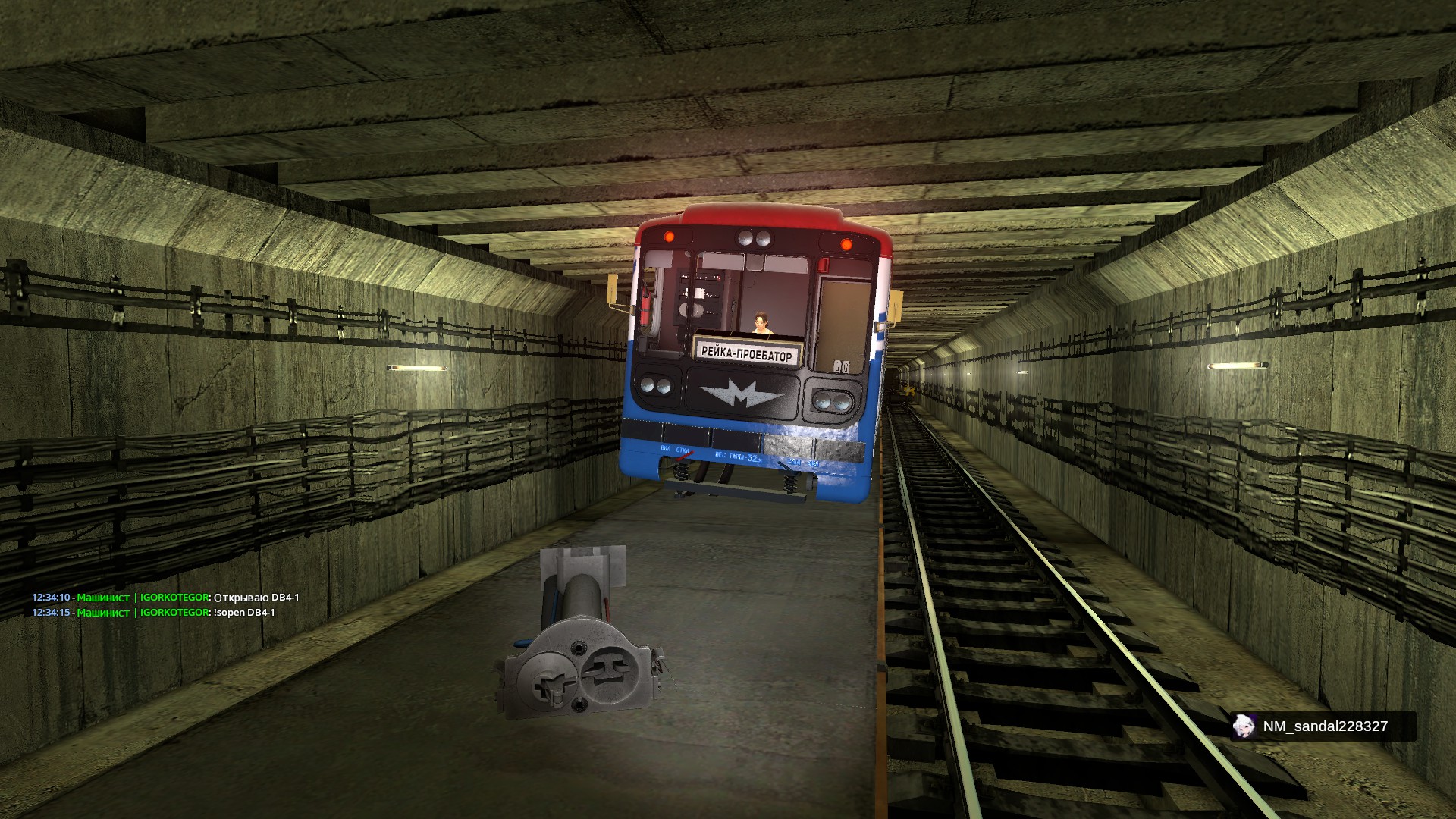
Task: Select the chat line "!sopen DB4-1"
Action: (x=244, y=613)
